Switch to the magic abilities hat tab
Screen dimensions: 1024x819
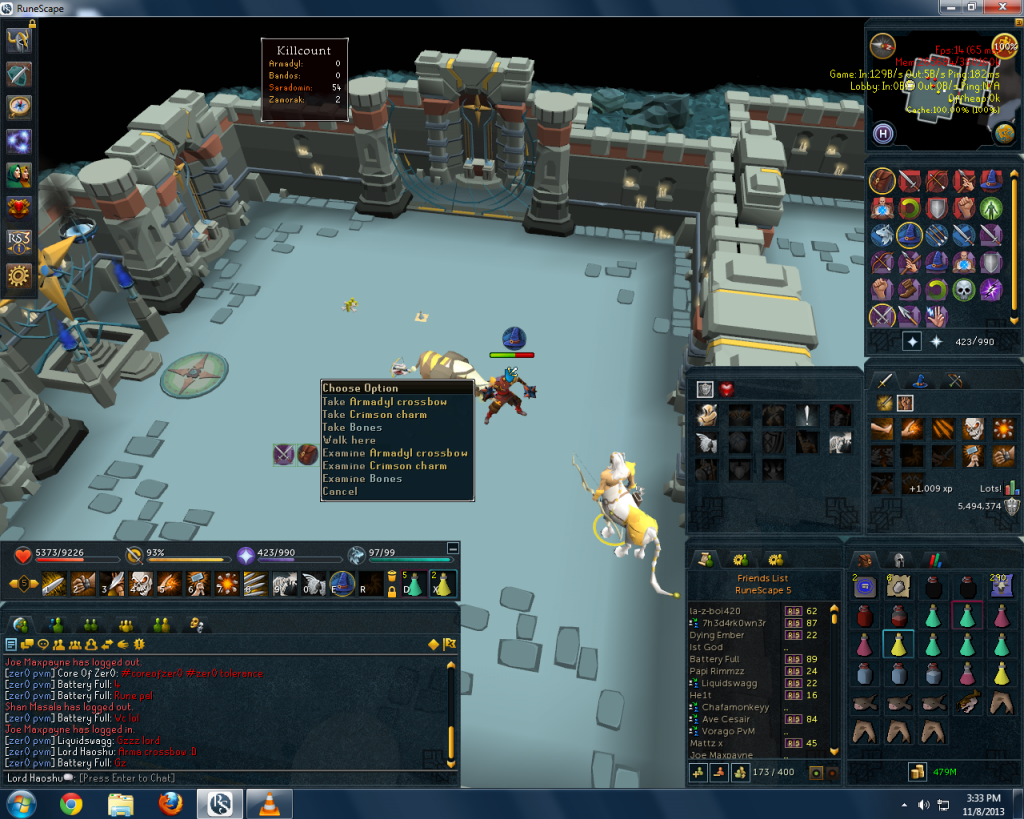click(922, 380)
